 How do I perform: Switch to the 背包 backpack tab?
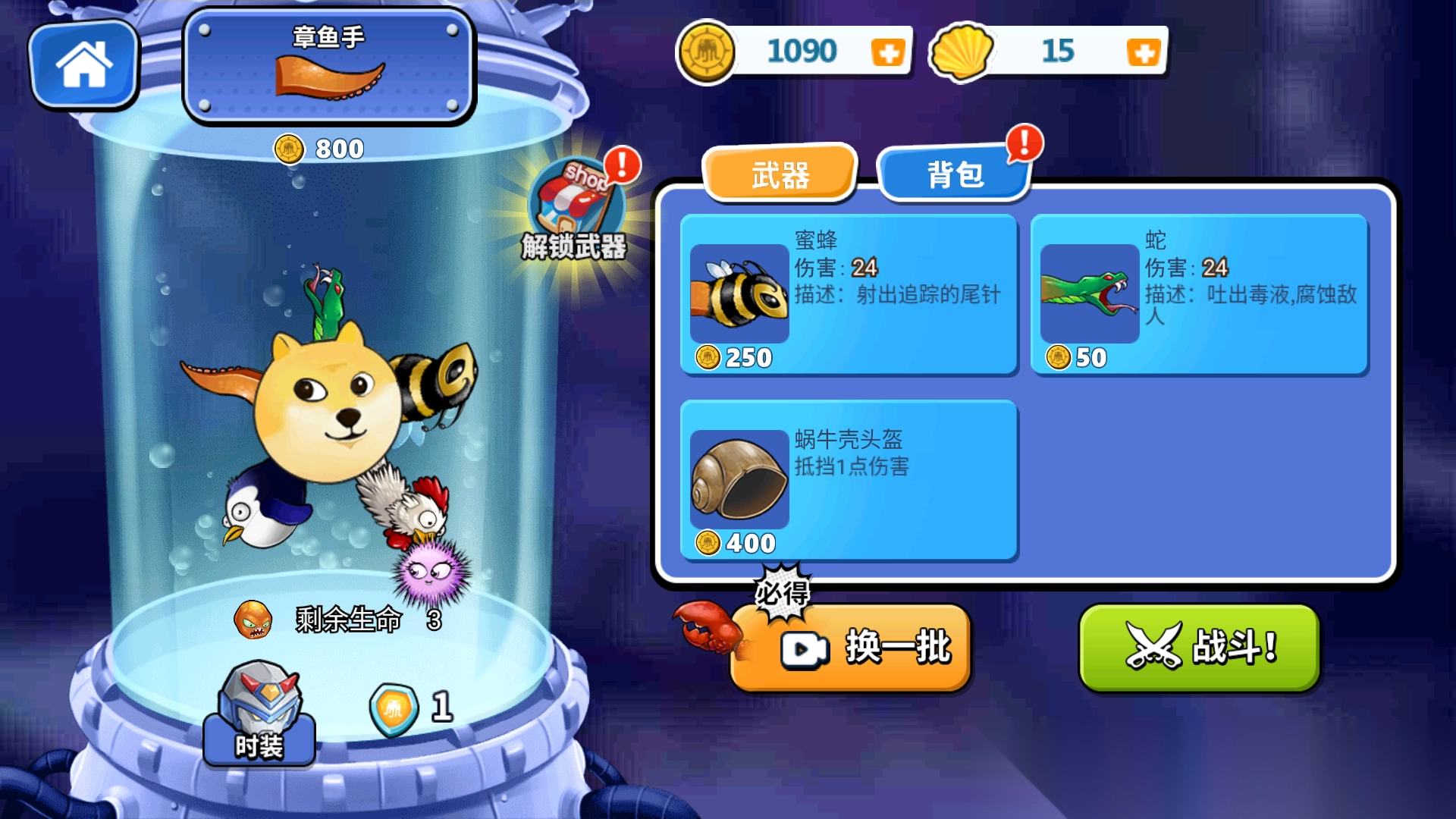tap(953, 174)
